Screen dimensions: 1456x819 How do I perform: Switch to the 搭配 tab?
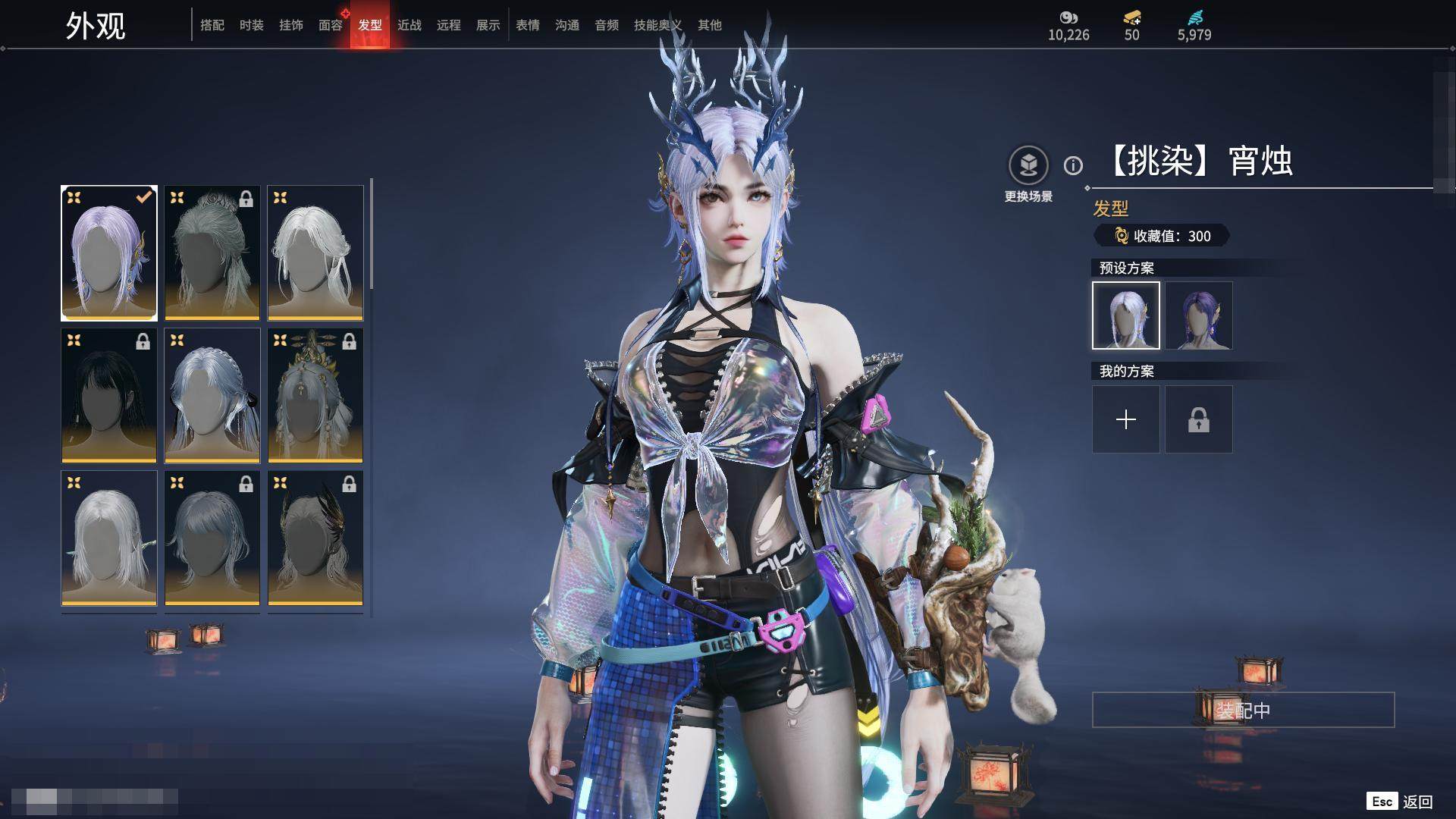pos(212,25)
